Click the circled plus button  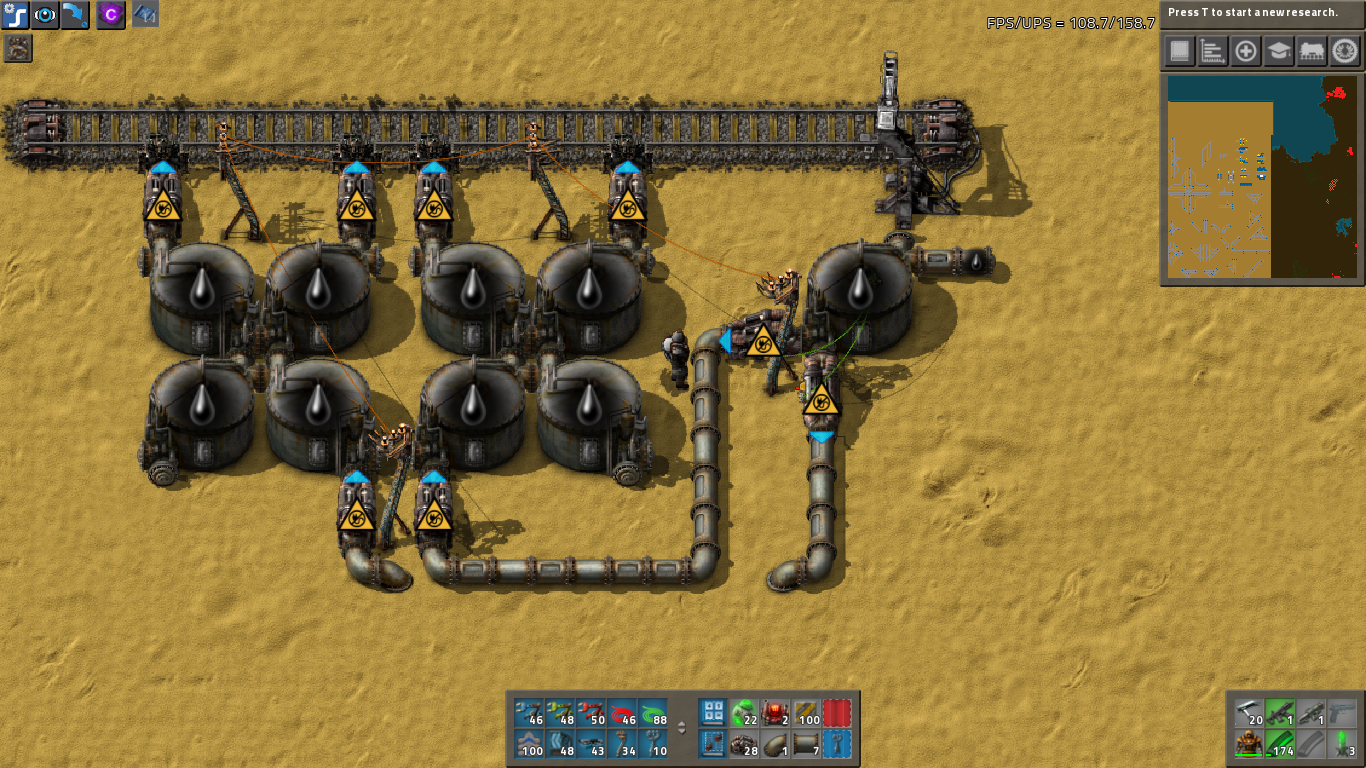point(1246,51)
